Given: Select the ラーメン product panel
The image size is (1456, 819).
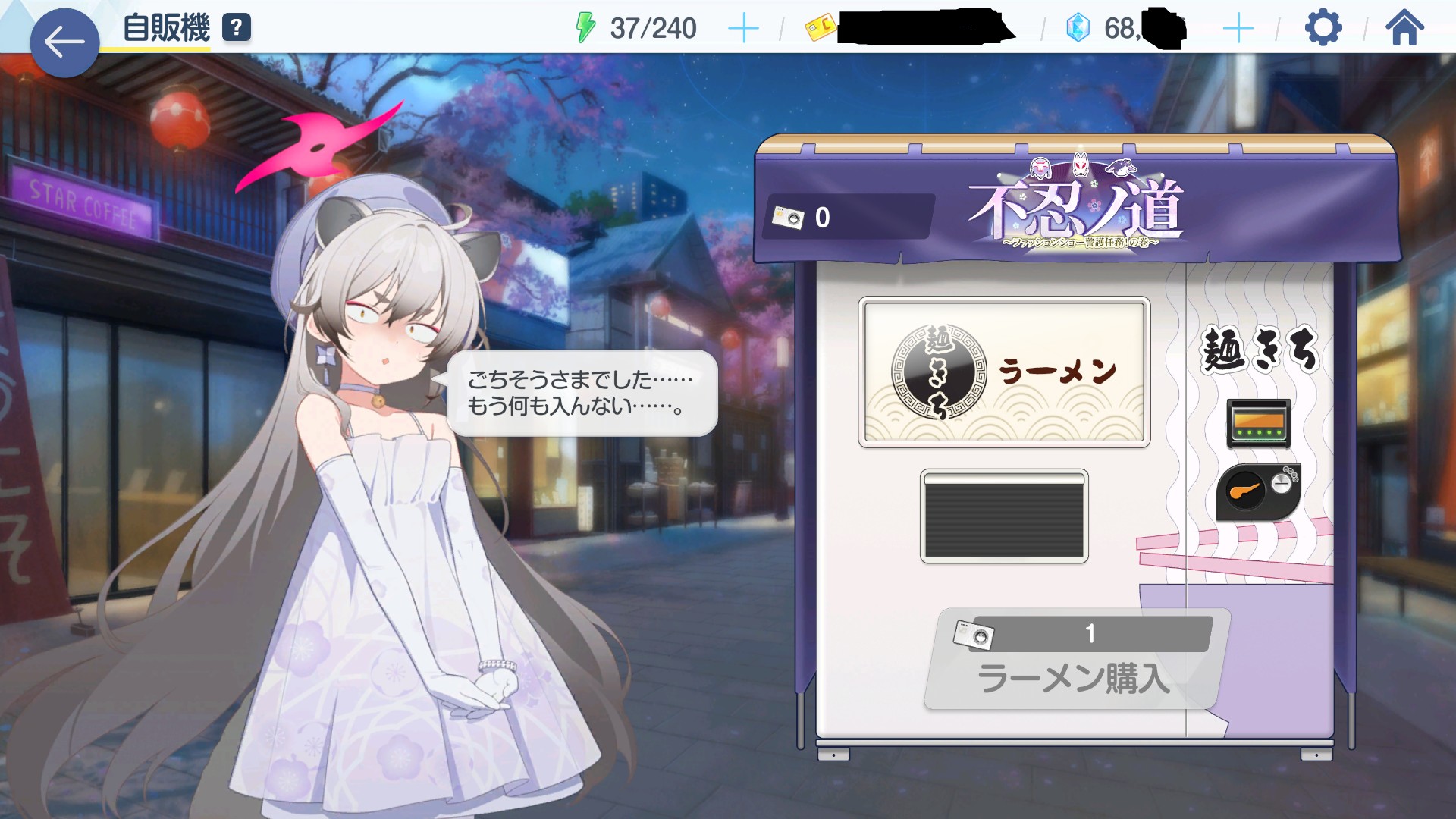Looking at the screenshot, I should (1004, 372).
